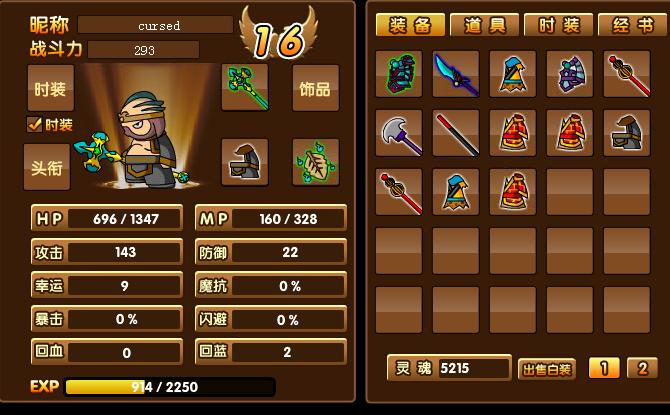Click the 饰品 accessory button
The image size is (670, 415).
click(x=315, y=89)
